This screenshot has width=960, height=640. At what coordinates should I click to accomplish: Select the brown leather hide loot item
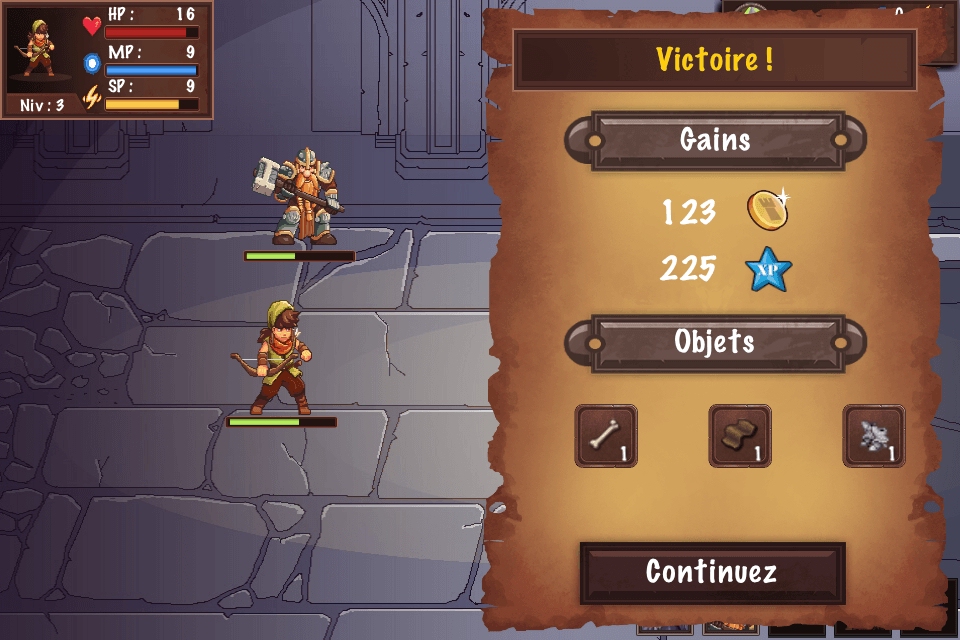(x=740, y=436)
